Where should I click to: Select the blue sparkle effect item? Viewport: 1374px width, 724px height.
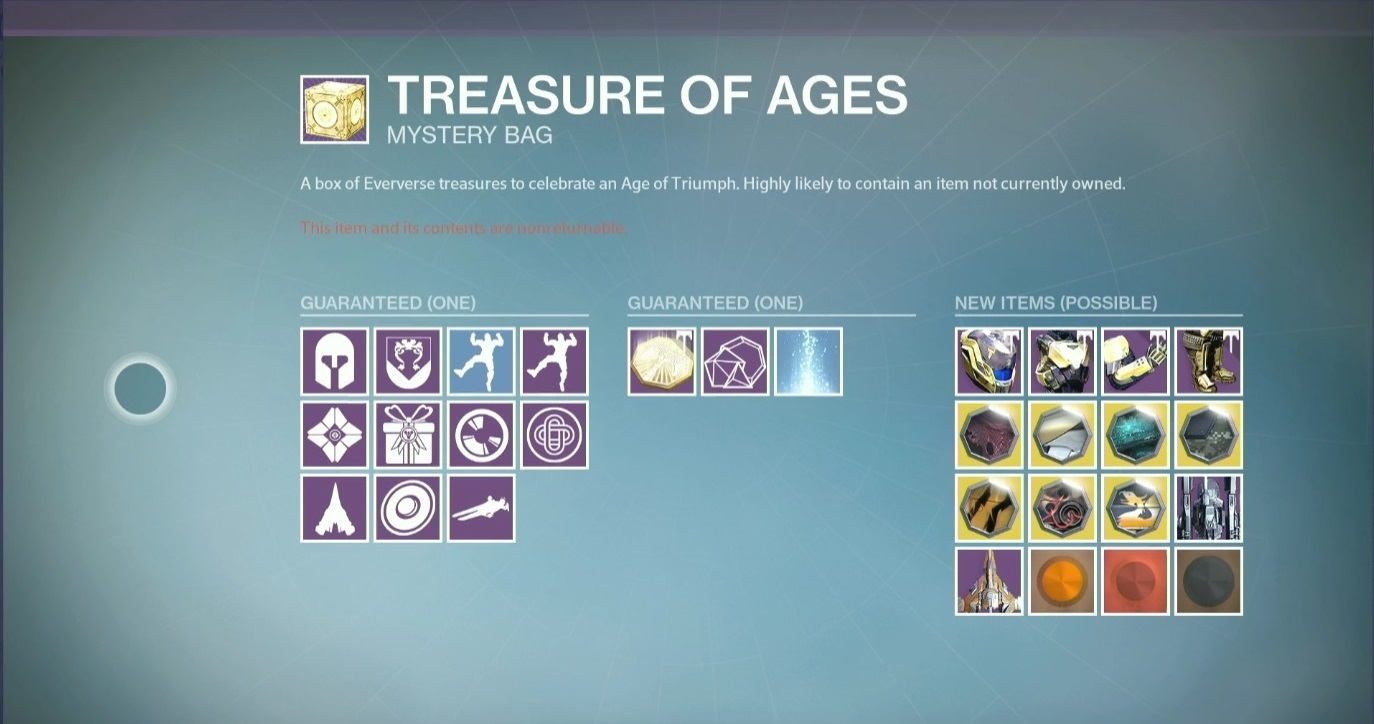click(x=808, y=362)
